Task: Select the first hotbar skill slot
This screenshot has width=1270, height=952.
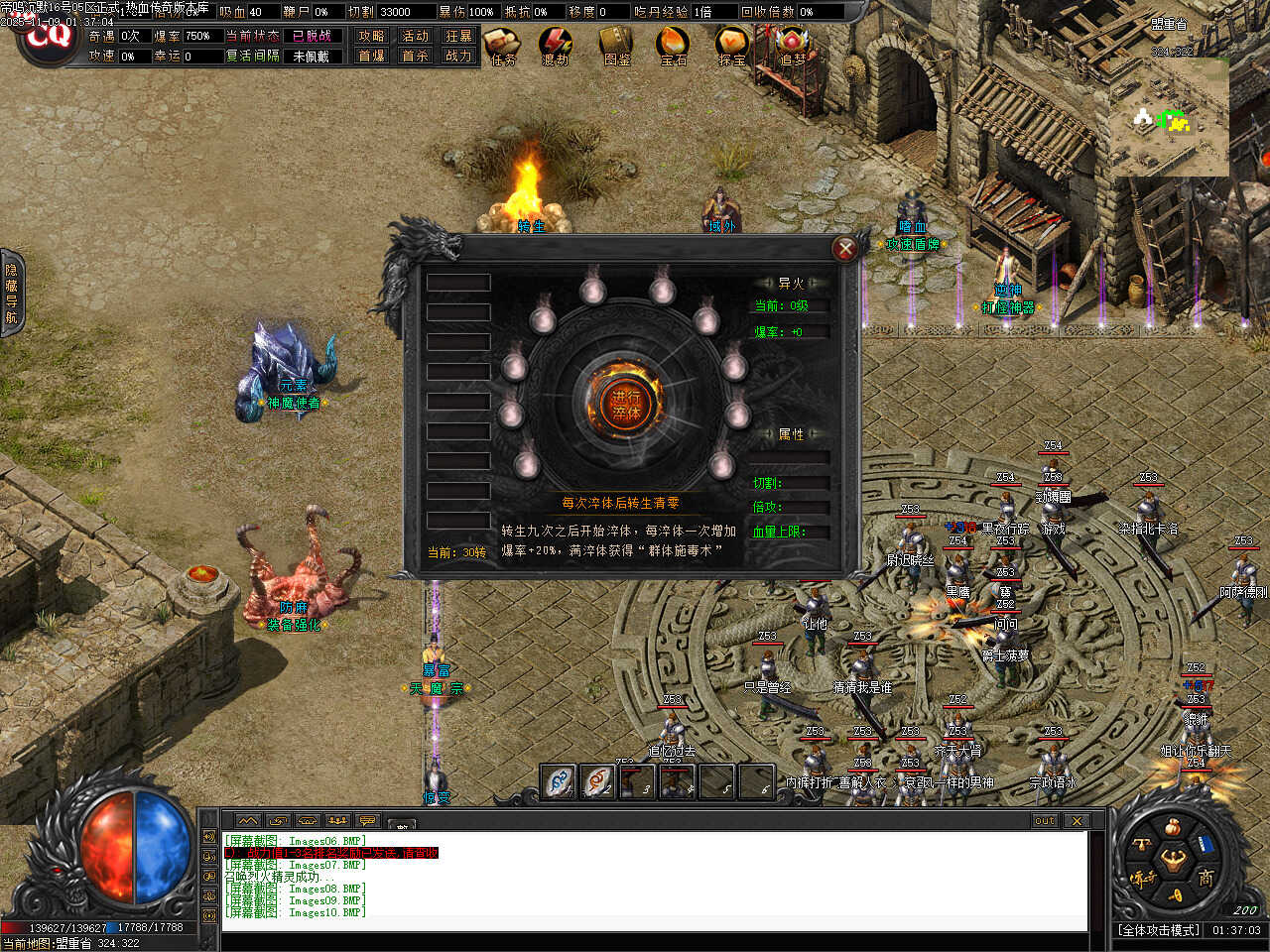Action: (560, 781)
